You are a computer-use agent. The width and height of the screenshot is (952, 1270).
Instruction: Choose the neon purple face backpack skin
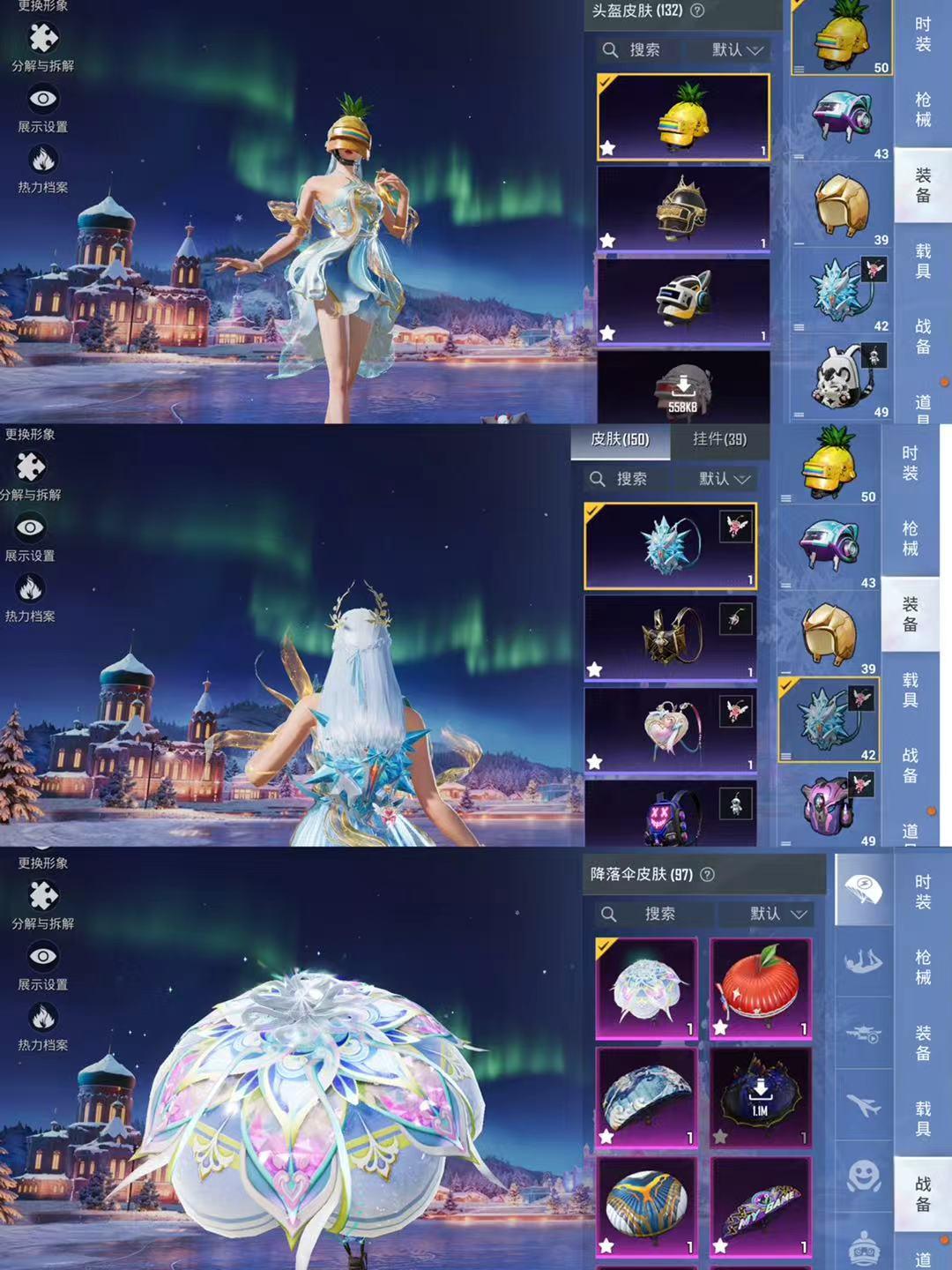pos(671,815)
